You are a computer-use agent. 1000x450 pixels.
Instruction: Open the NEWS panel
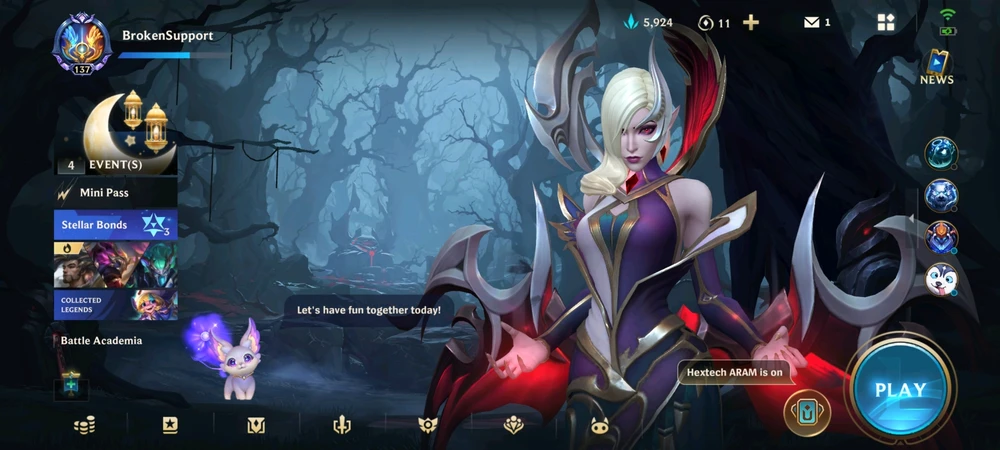click(937, 66)
